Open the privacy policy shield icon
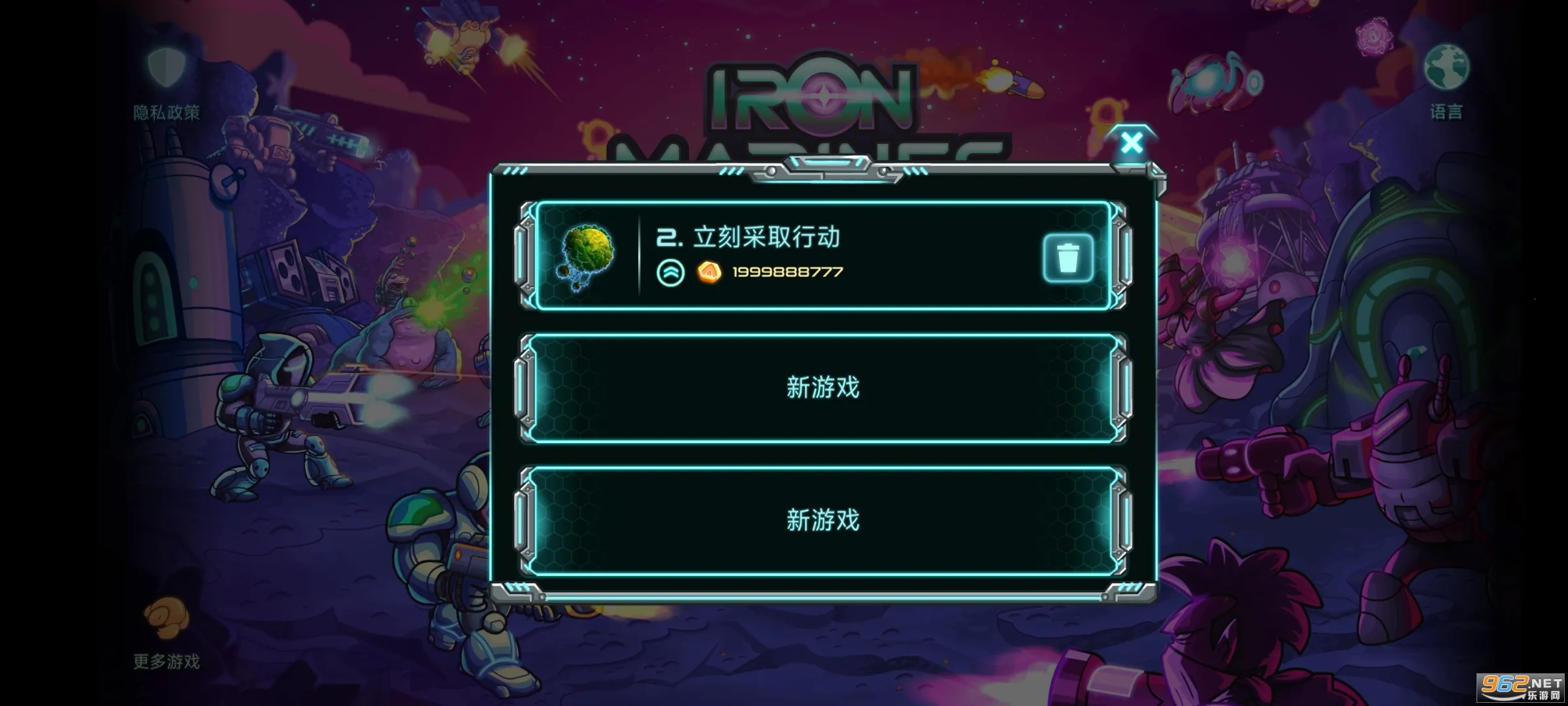This screenshot has height=706, width=1568. [x=167, y=65]
